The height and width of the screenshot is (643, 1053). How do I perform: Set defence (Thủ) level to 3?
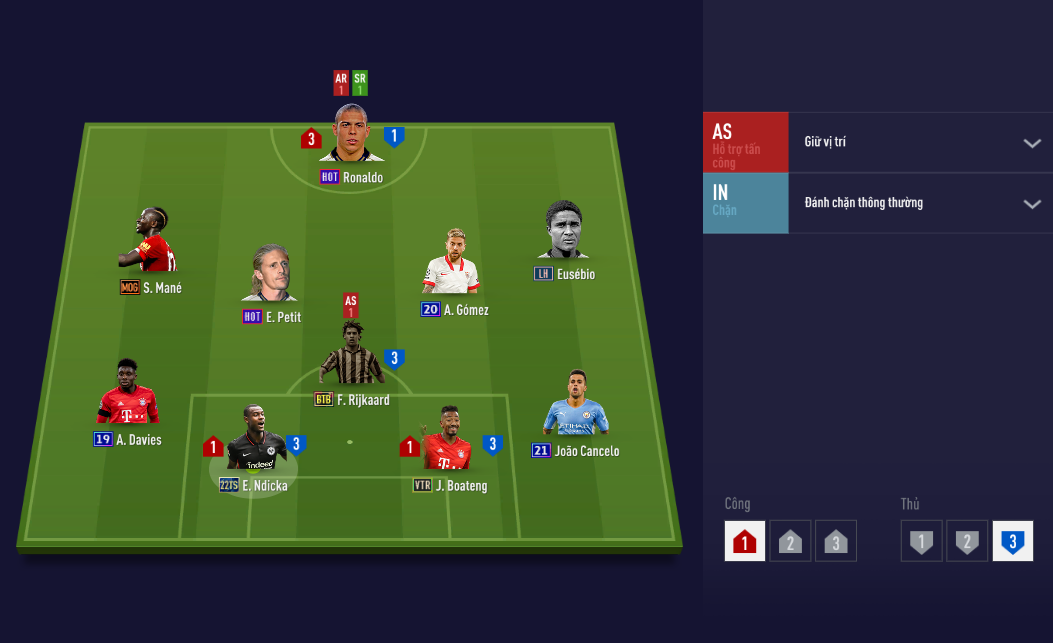(x=1012, y=541)
